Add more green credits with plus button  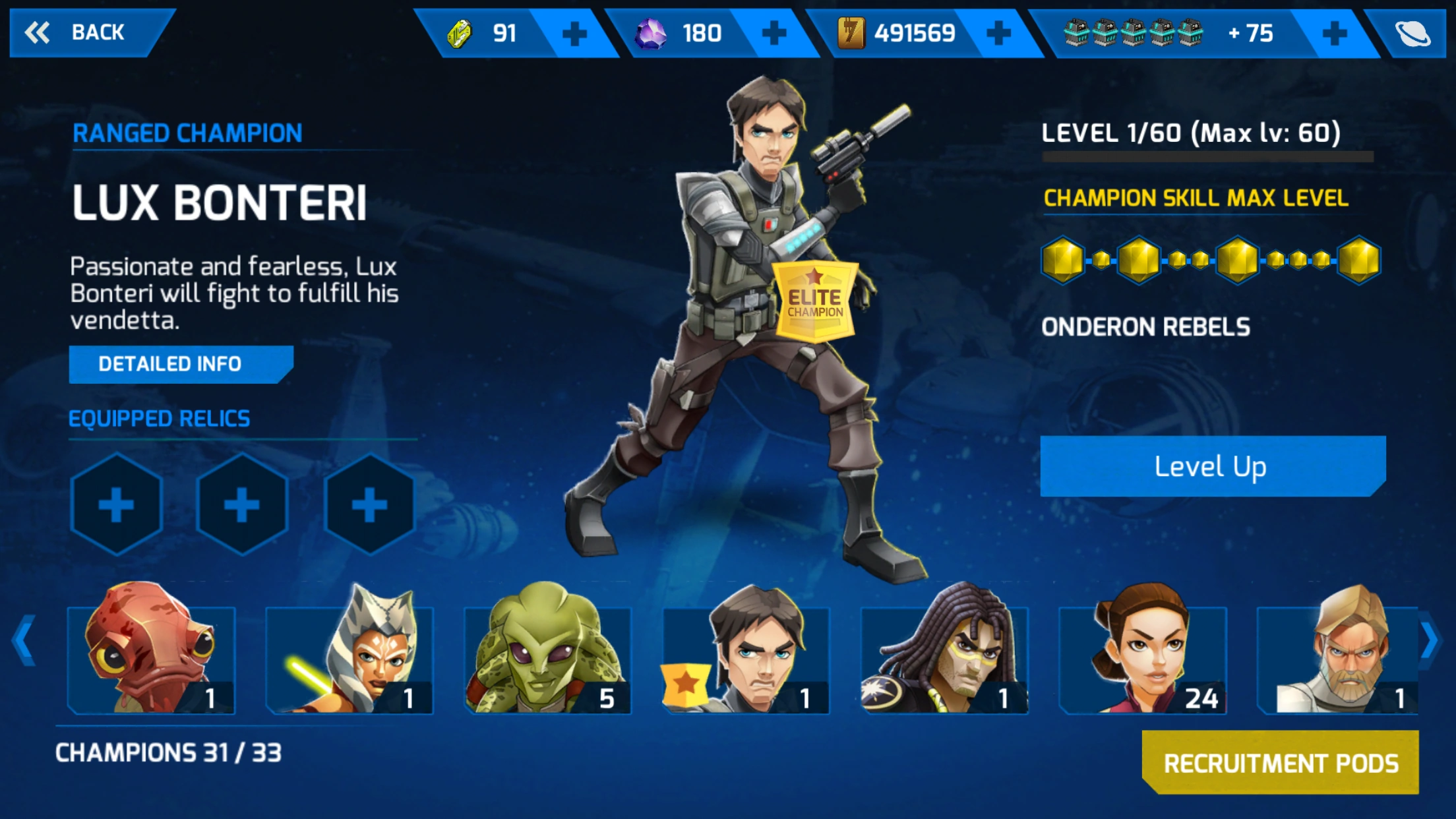tap(574, 34)
